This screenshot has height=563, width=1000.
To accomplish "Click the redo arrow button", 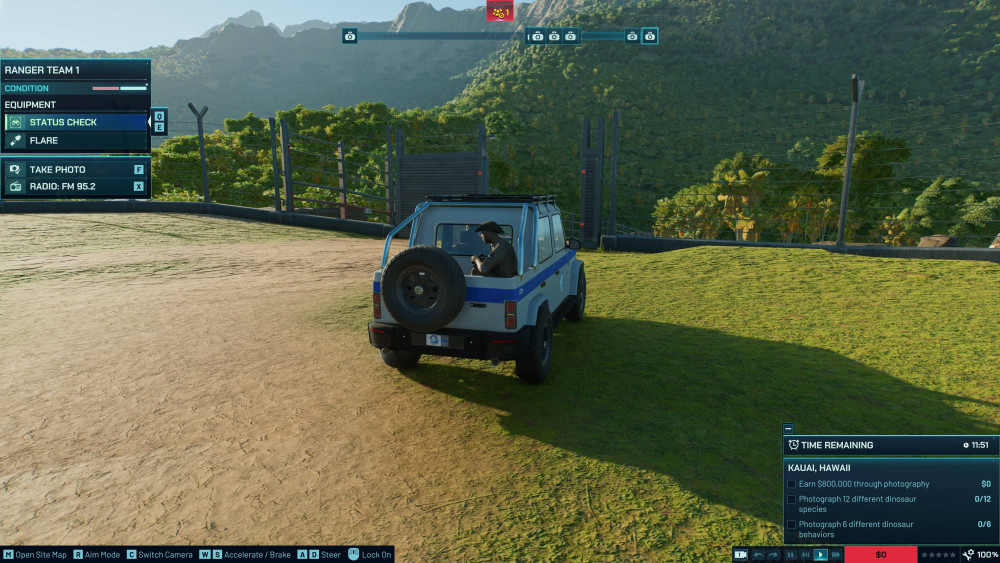I will tap(773, 554).
